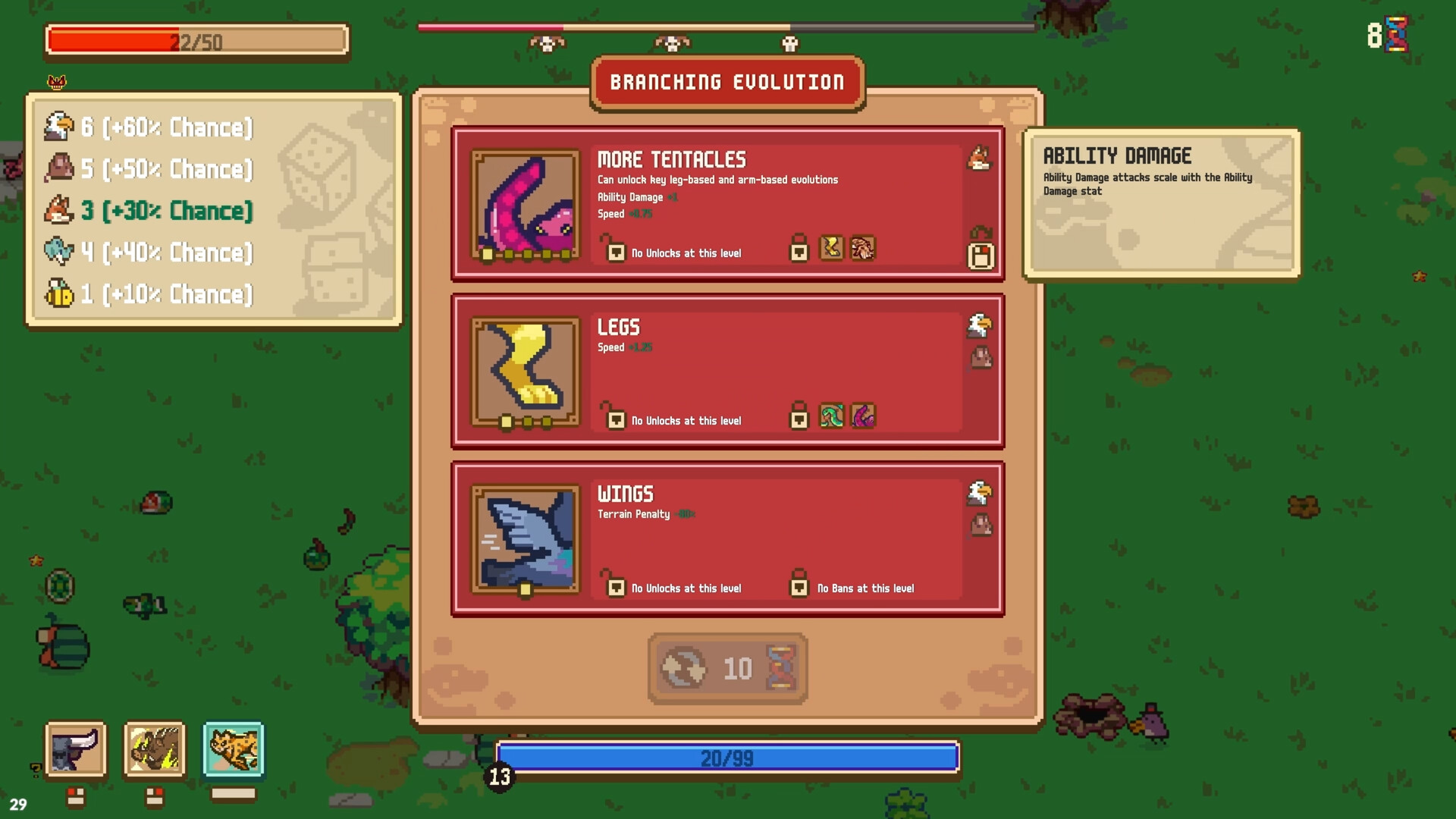Viewport: 1456px width, 819px height.
Task: Select the fox row showing 3 (+30% Chance)
Action: pos(152,211)
